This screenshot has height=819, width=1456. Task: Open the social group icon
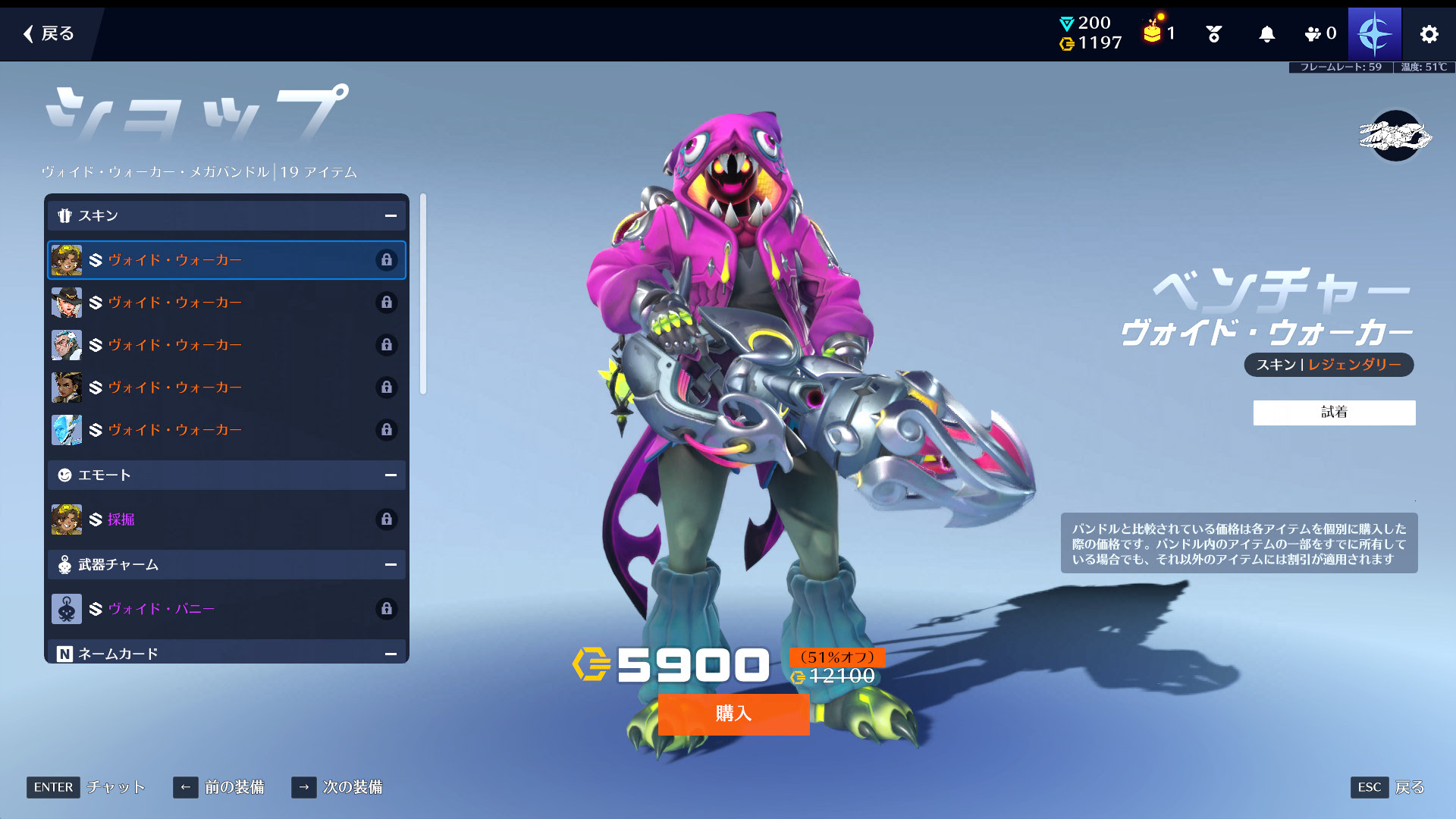(1319, 34)
